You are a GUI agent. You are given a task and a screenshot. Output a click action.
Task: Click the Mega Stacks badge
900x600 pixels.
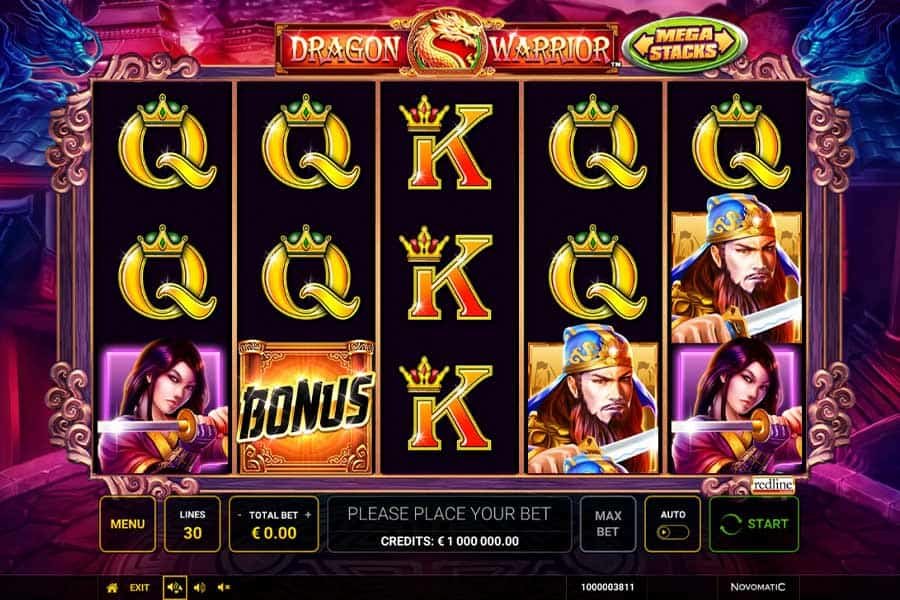click(686, 46)
